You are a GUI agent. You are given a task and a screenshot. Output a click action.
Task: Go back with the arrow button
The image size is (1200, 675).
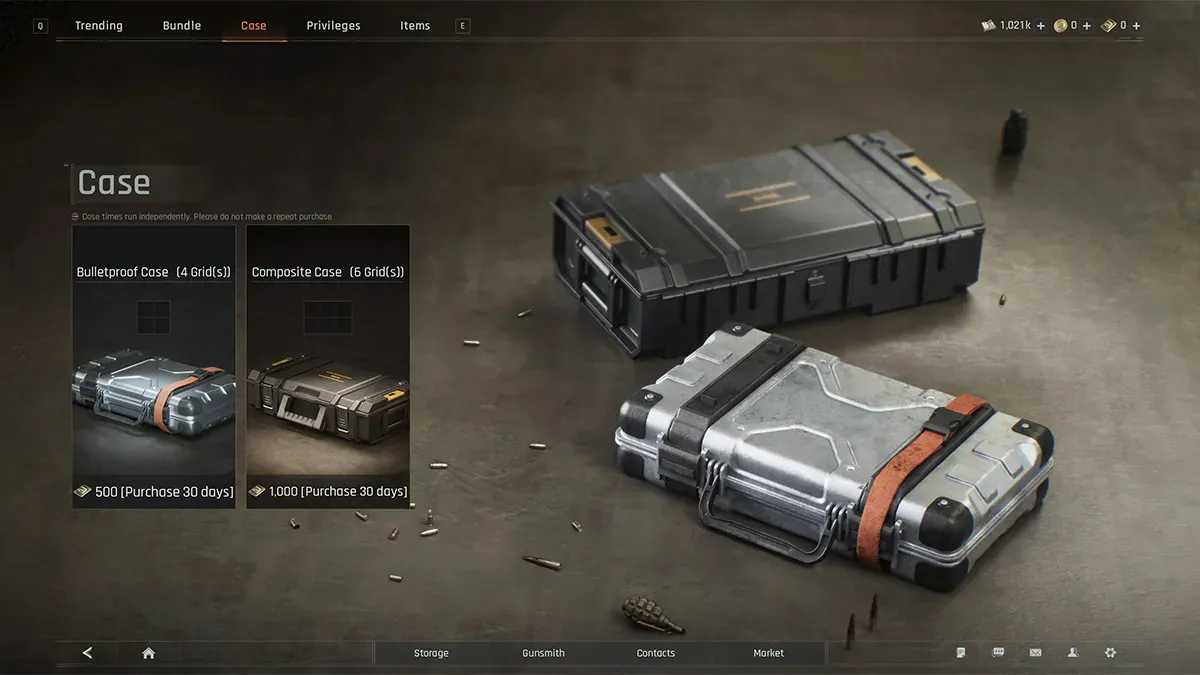point(87,653)
